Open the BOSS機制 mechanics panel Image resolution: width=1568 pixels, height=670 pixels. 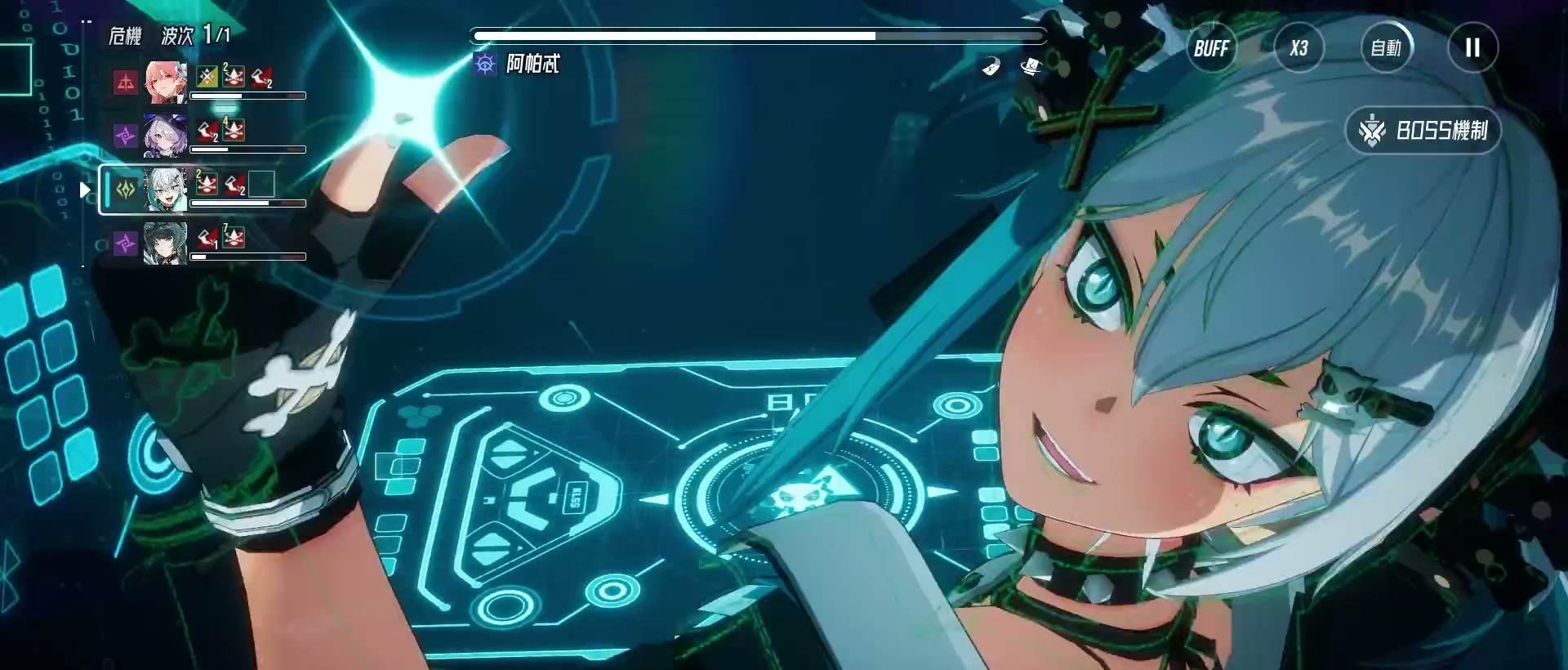click(1423, 131)
